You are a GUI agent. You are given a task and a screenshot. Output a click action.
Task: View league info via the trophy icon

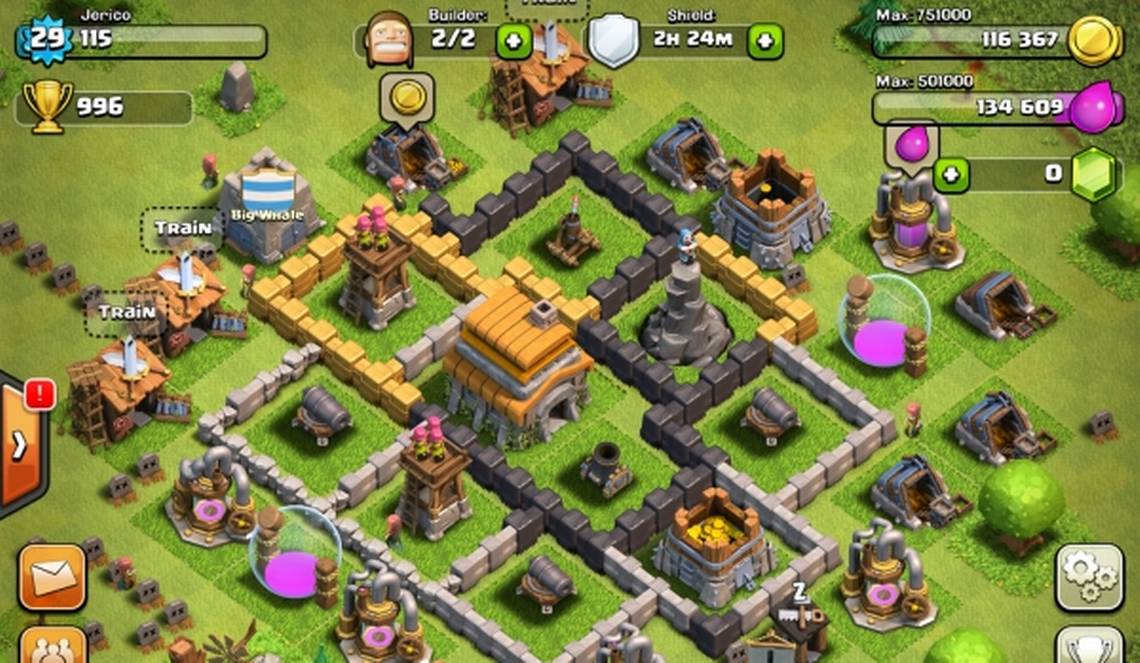click(x=47, y=104)
